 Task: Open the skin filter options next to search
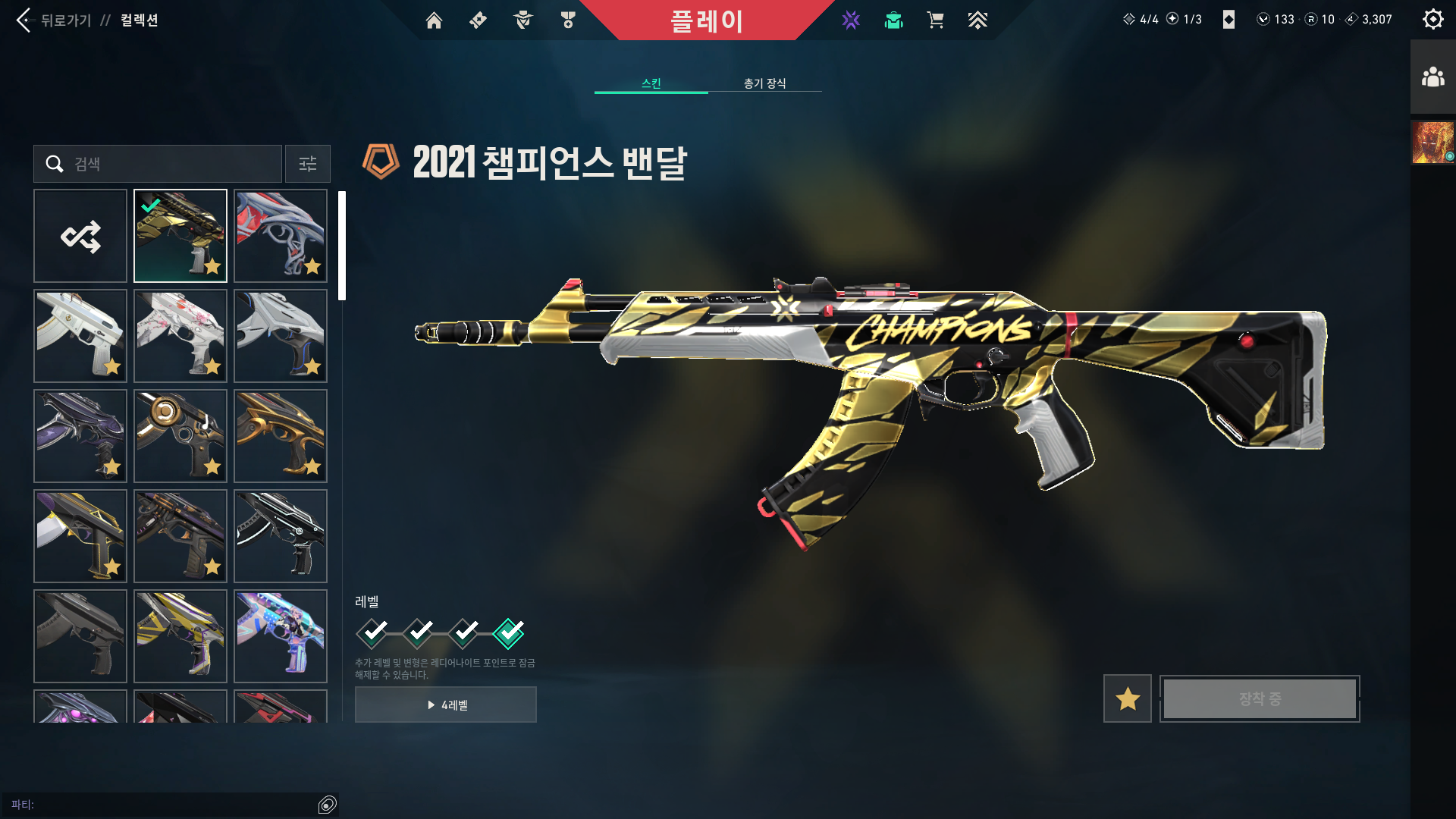(307, 164)
